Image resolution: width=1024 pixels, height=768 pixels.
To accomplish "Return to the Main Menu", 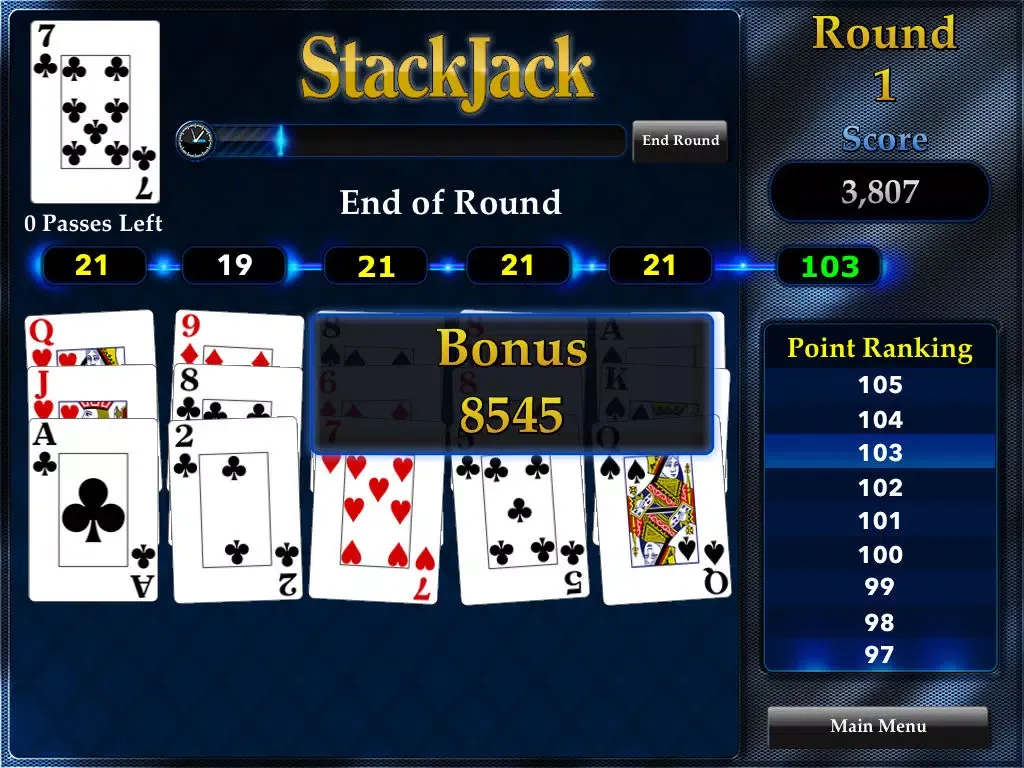I will click(x=878, y=726).
